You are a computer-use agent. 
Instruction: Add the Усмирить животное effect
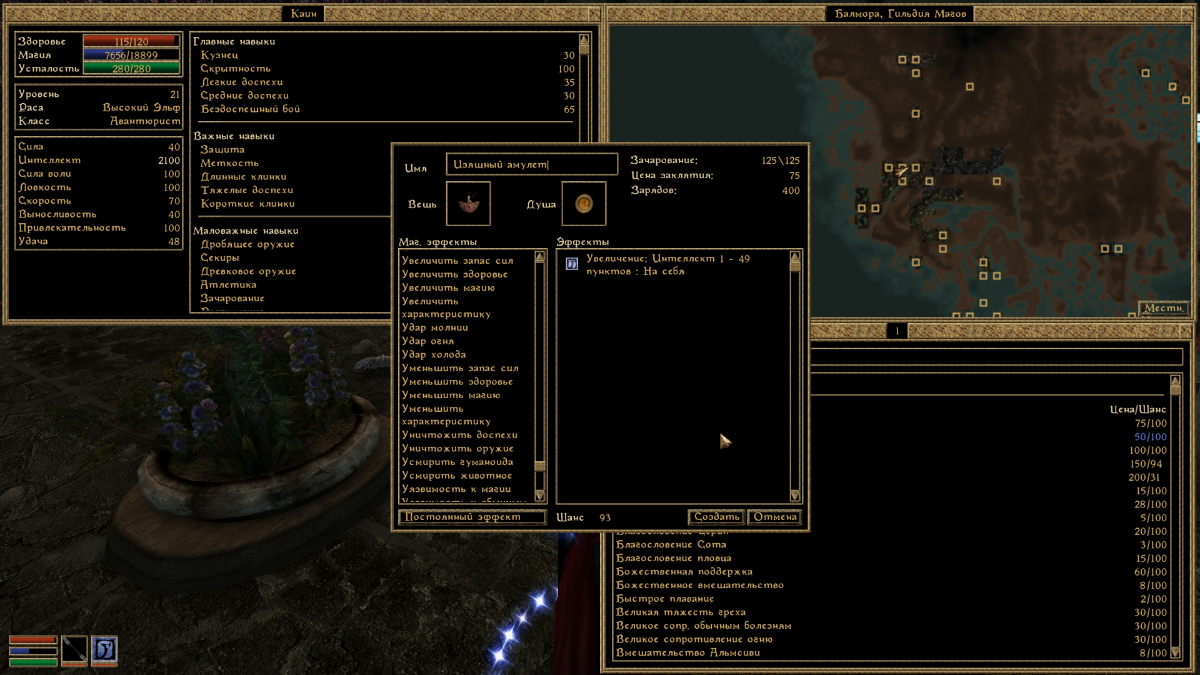[456, 476]
